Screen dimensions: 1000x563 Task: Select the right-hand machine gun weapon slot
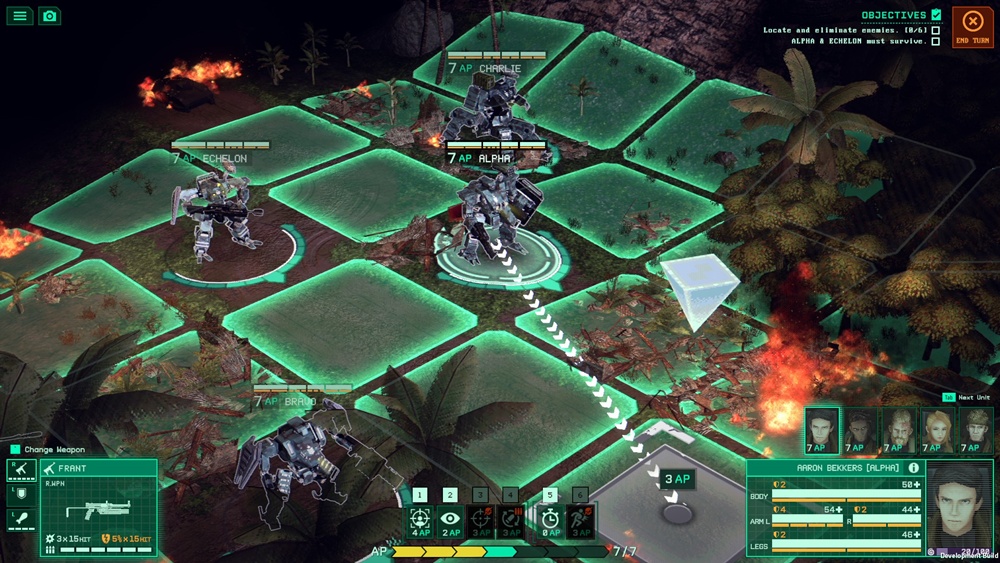point(21,469)
